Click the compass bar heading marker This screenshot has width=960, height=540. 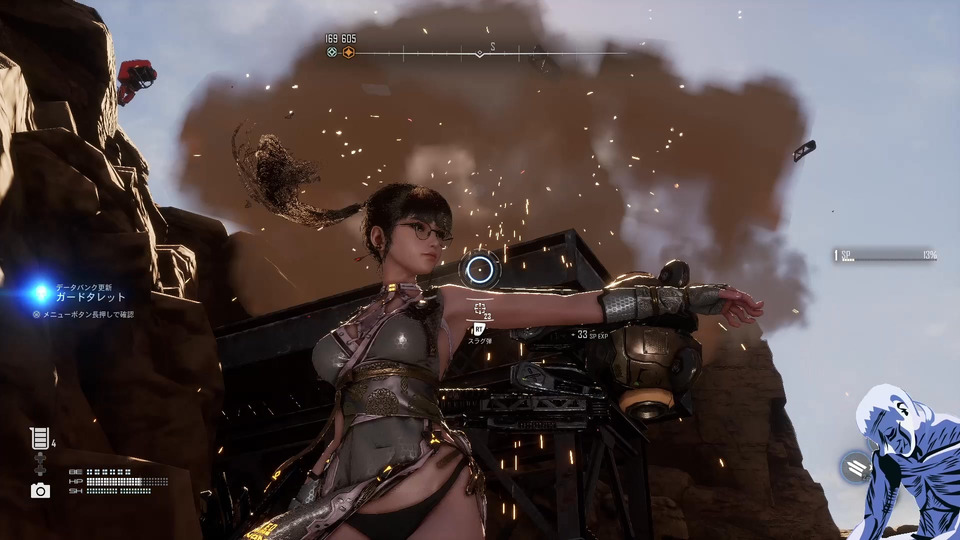pos(479,53)
